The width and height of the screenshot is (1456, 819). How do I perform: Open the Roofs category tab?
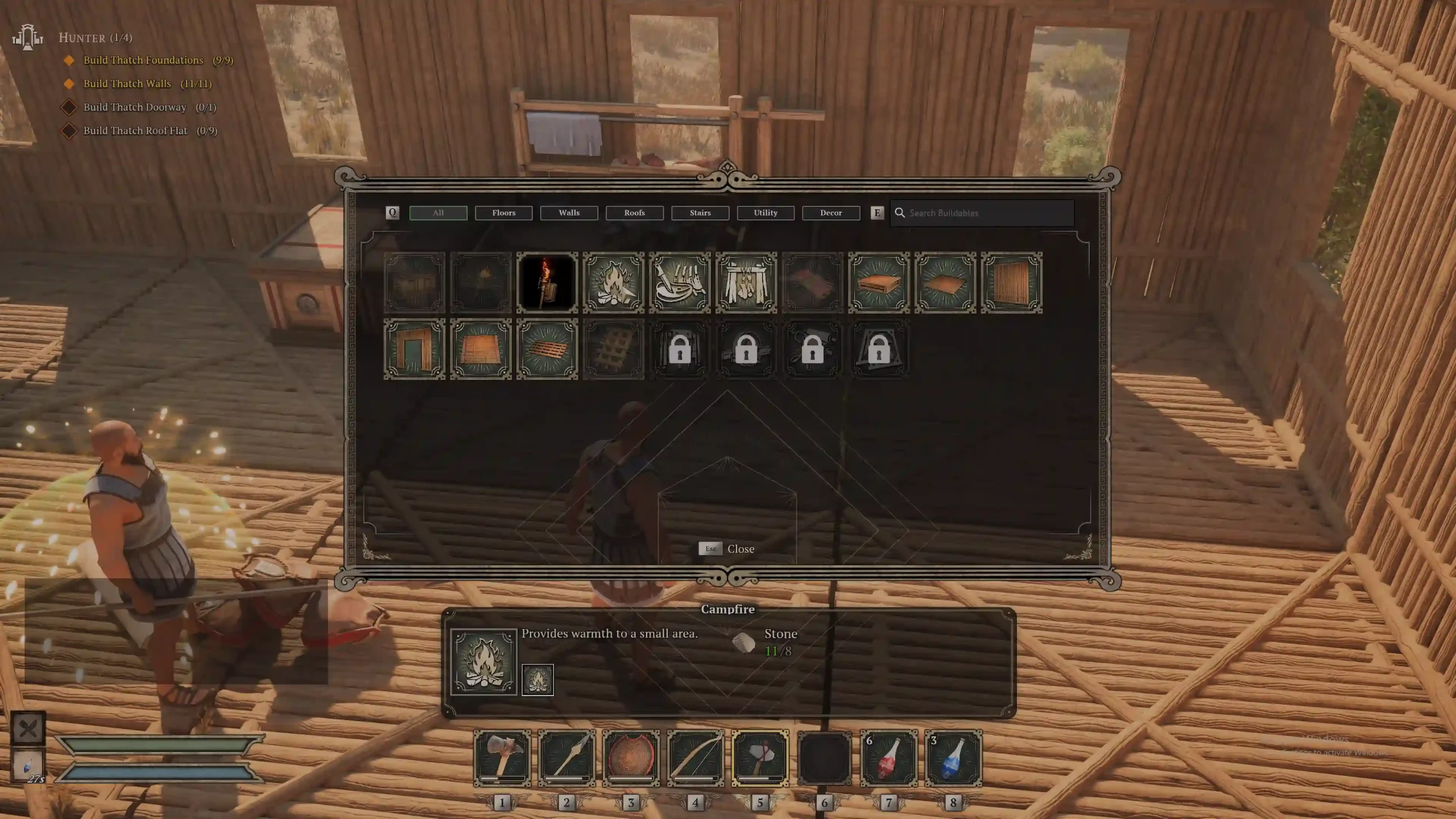pos(634,213)
